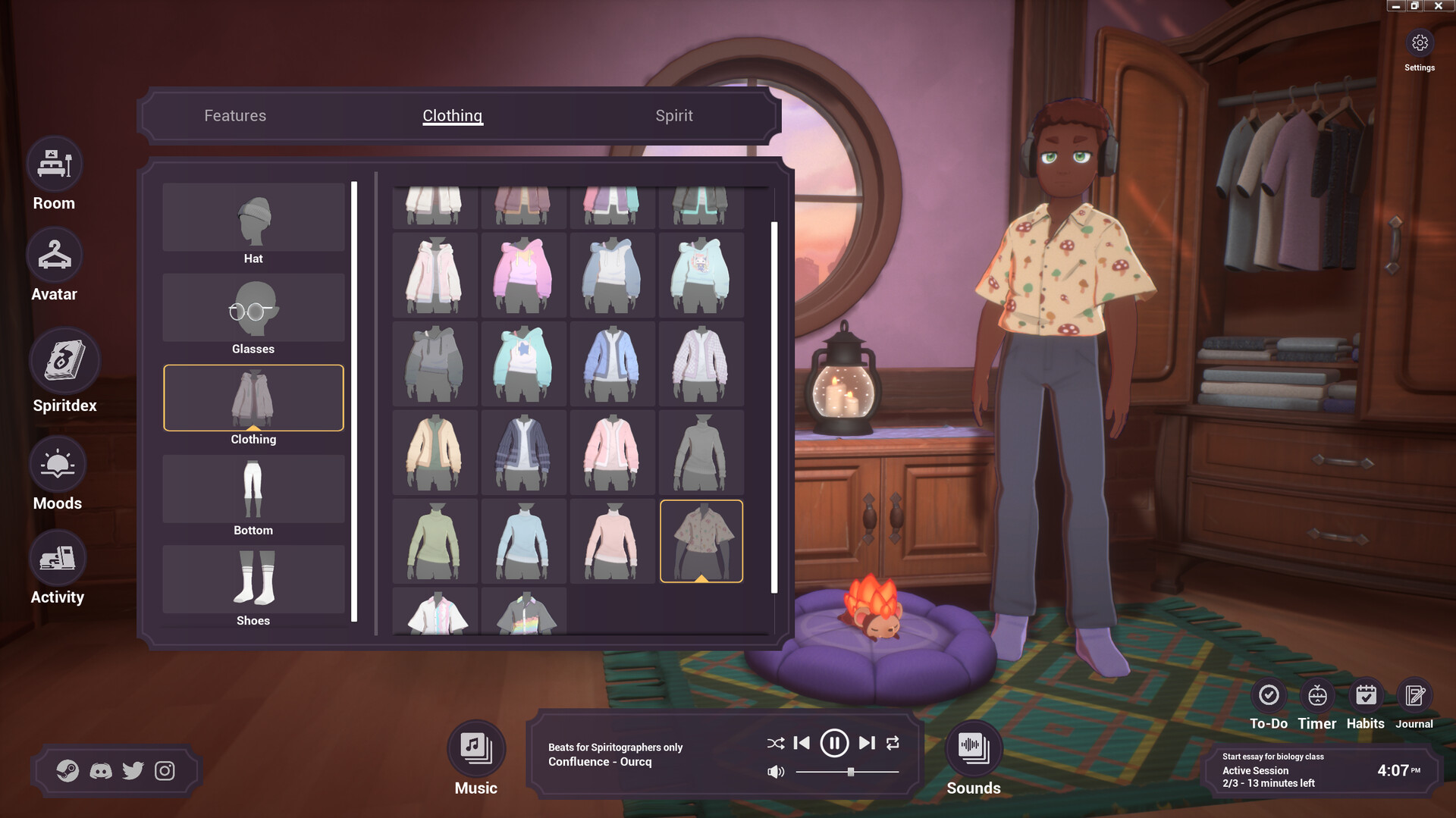Open the Habits tracker
Screen dimensions: 1456x818
tap(1366, 694)
